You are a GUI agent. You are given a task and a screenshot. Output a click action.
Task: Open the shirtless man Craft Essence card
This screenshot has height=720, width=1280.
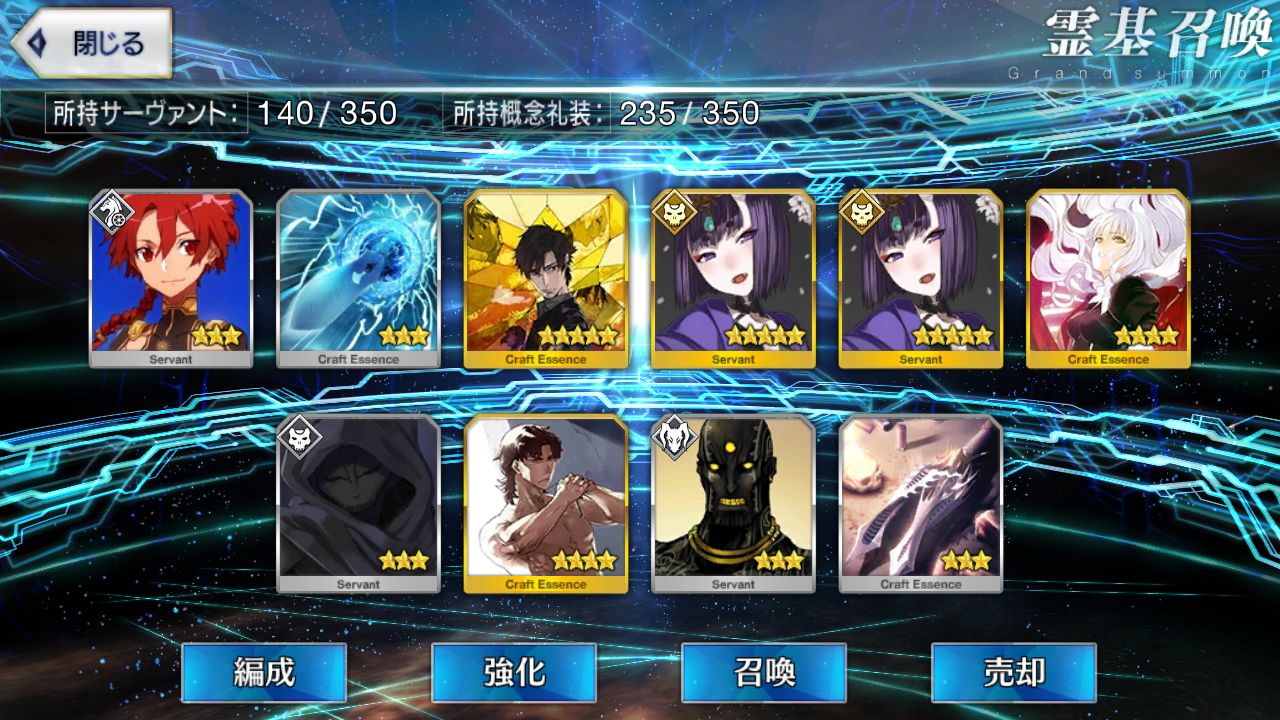point(546,503)
